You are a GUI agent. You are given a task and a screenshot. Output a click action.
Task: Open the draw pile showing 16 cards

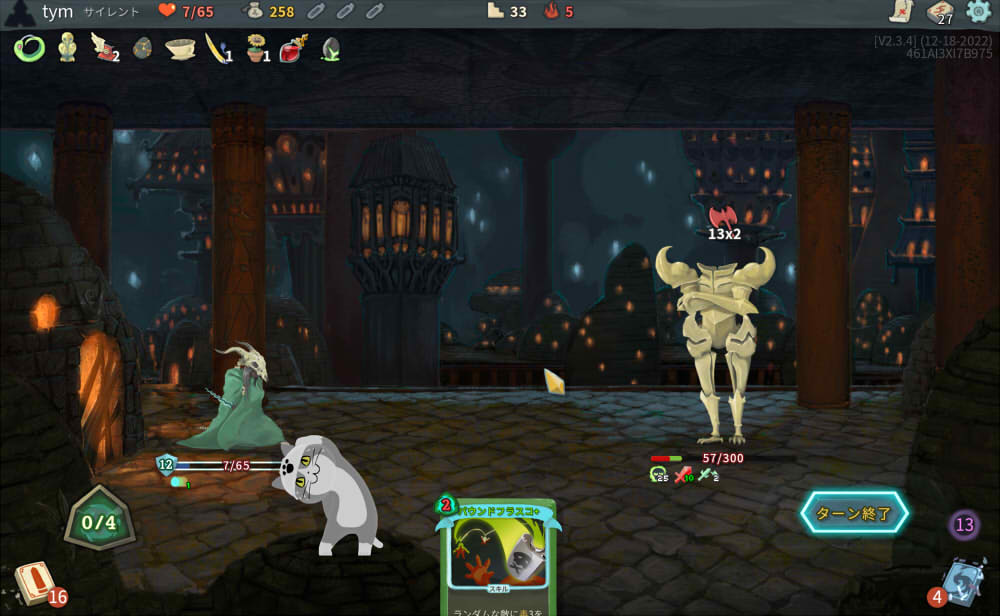pyautogui.click(x=35, y=583)
